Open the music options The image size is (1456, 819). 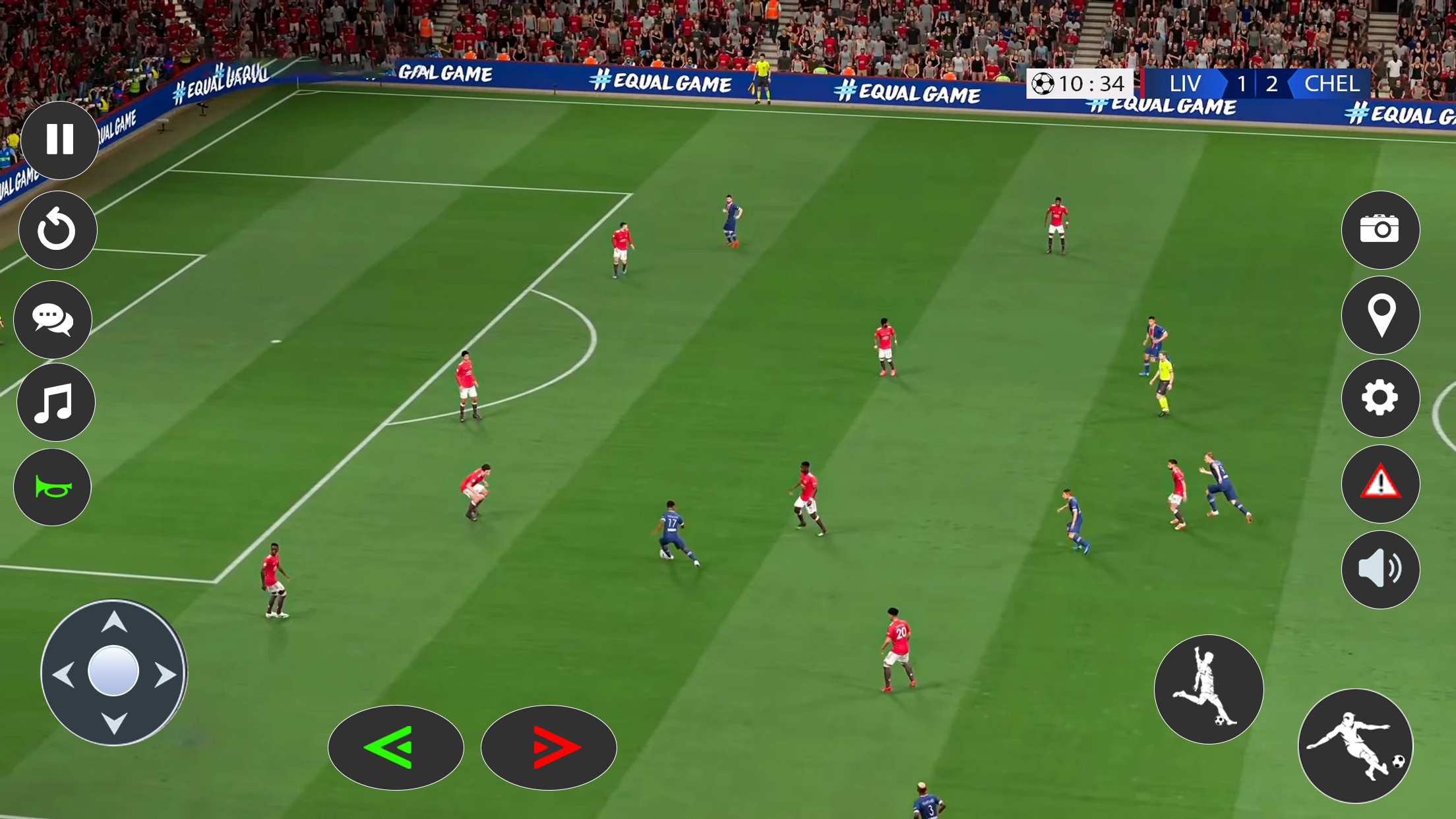(x=56, y=402)
